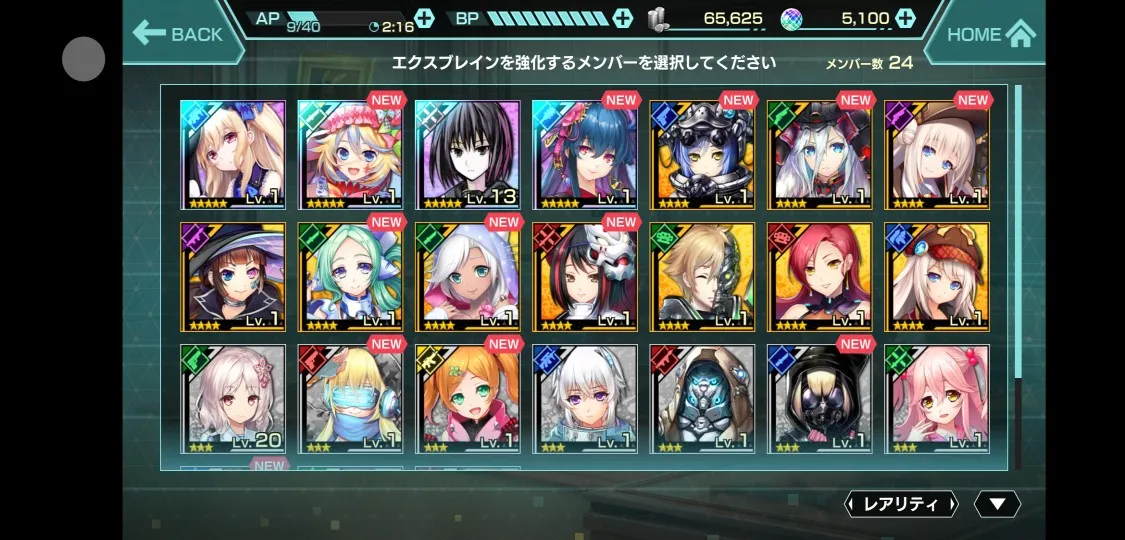Pick the green-haired girl with NEW badge

[x=350, y=277]
